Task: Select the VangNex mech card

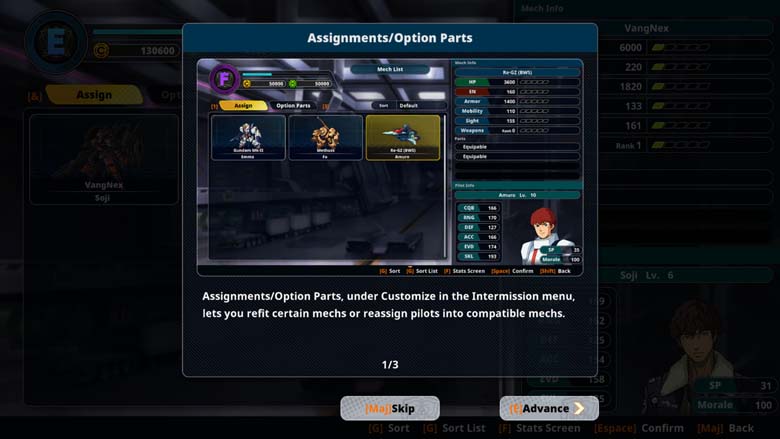Action: point(103,158)
